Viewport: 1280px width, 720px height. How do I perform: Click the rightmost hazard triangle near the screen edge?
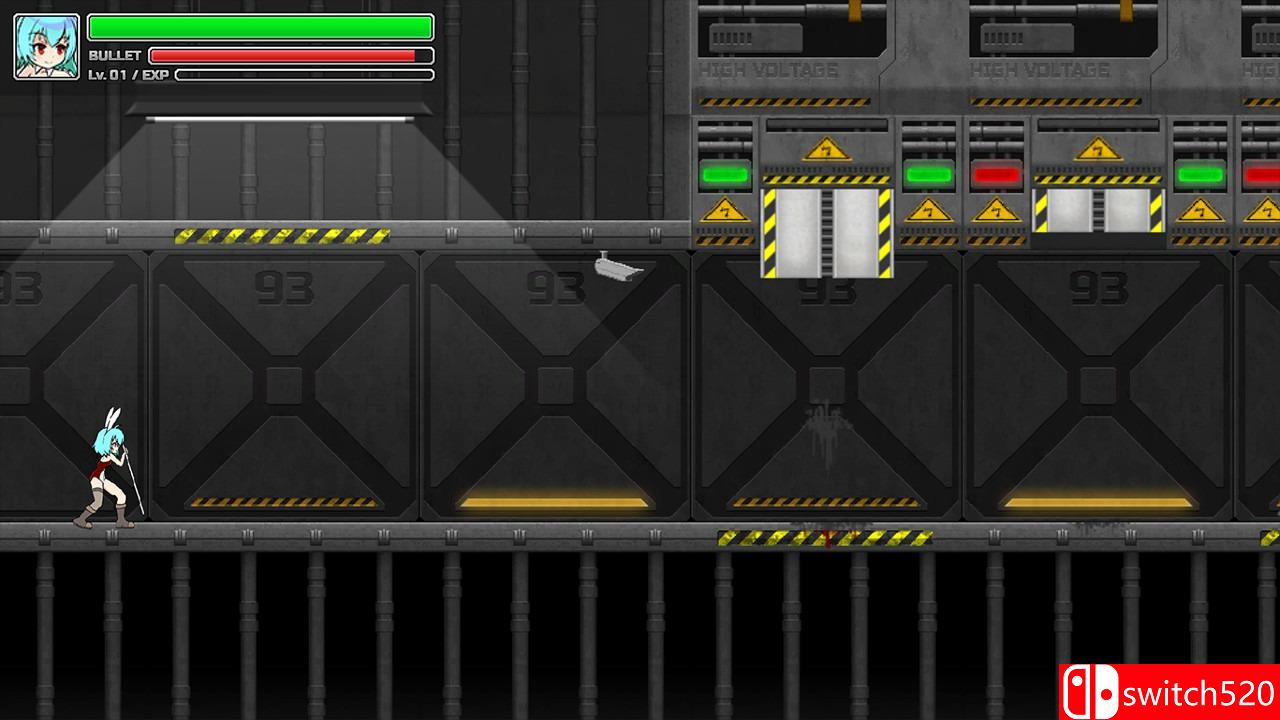coord(1268,211)
